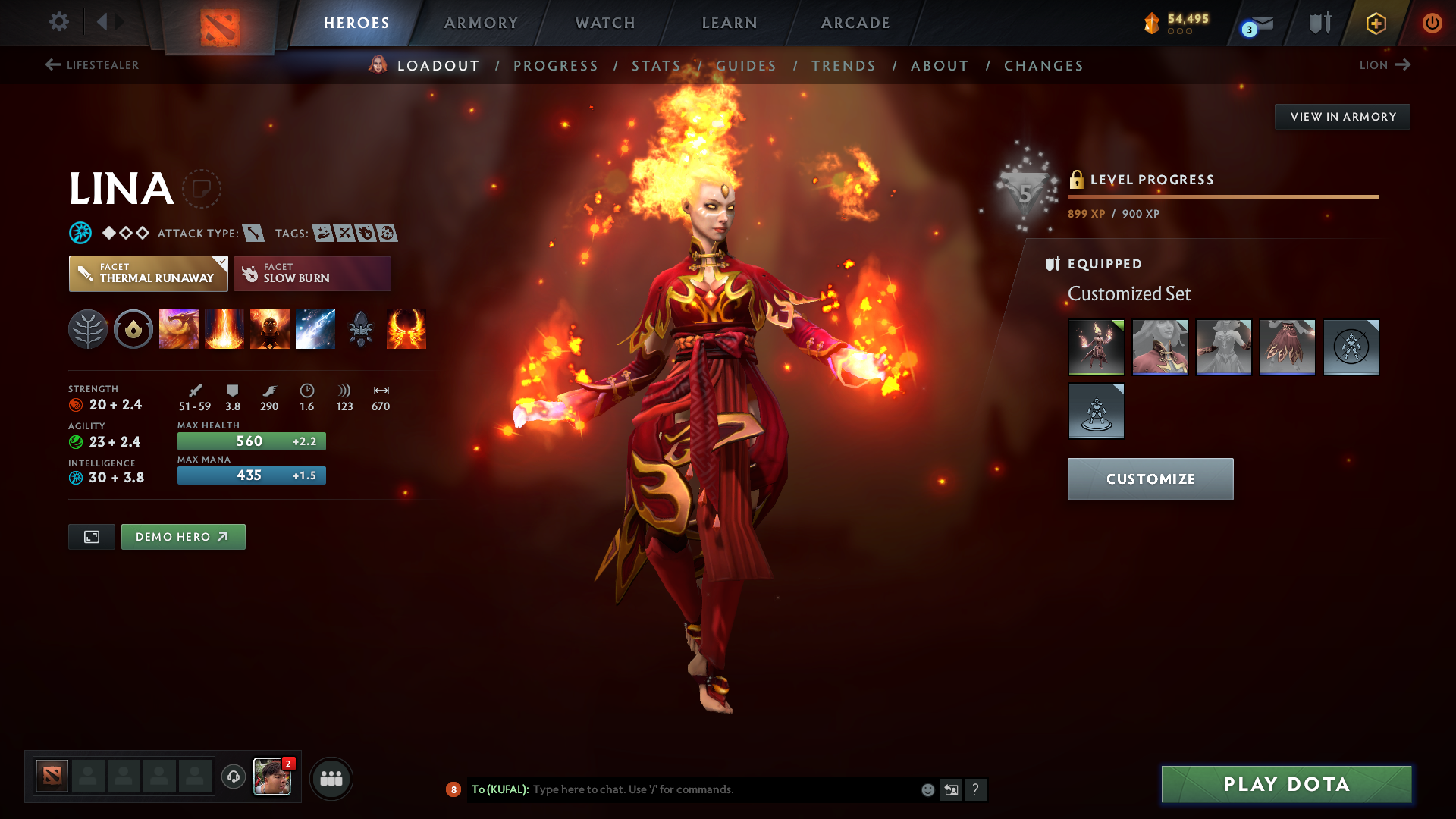Switch to the Slow Burn facet
The width and height of the screenshot is (1456, 819).
pos(312,273)
